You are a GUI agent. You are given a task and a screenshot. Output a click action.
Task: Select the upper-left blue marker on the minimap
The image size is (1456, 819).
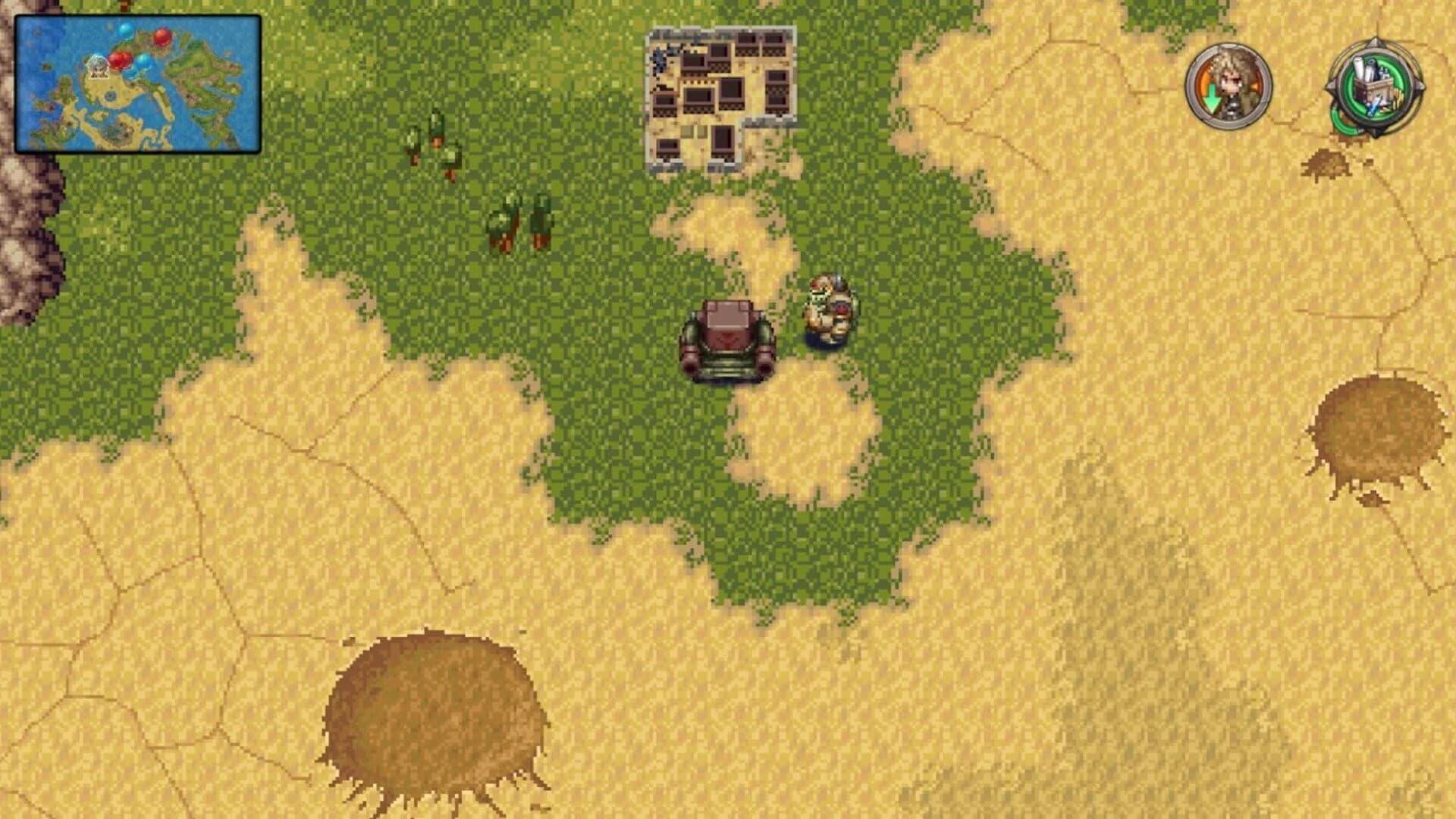pos(125,33)
